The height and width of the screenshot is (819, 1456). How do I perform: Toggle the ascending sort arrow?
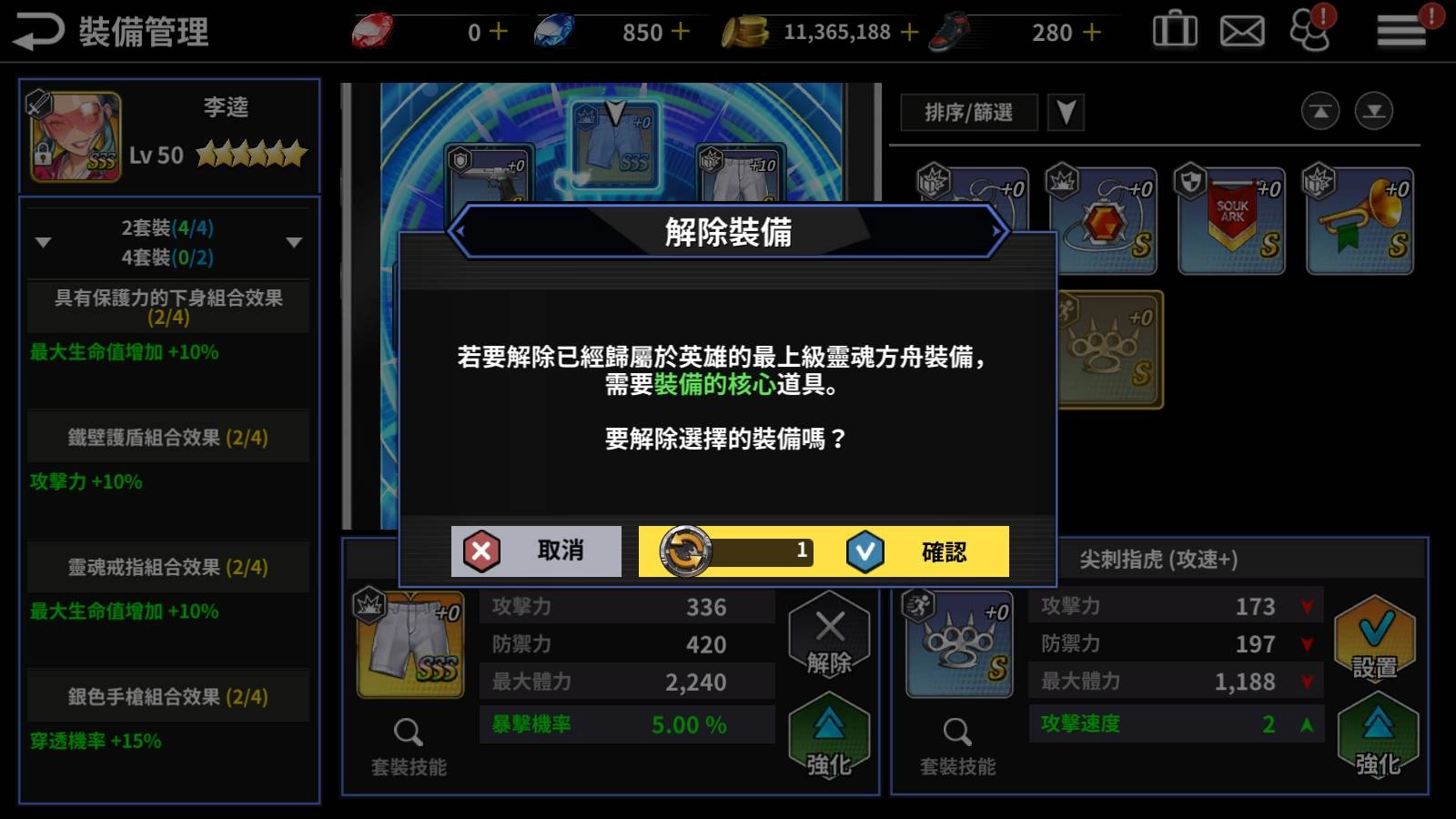(x=1318, y=112)
